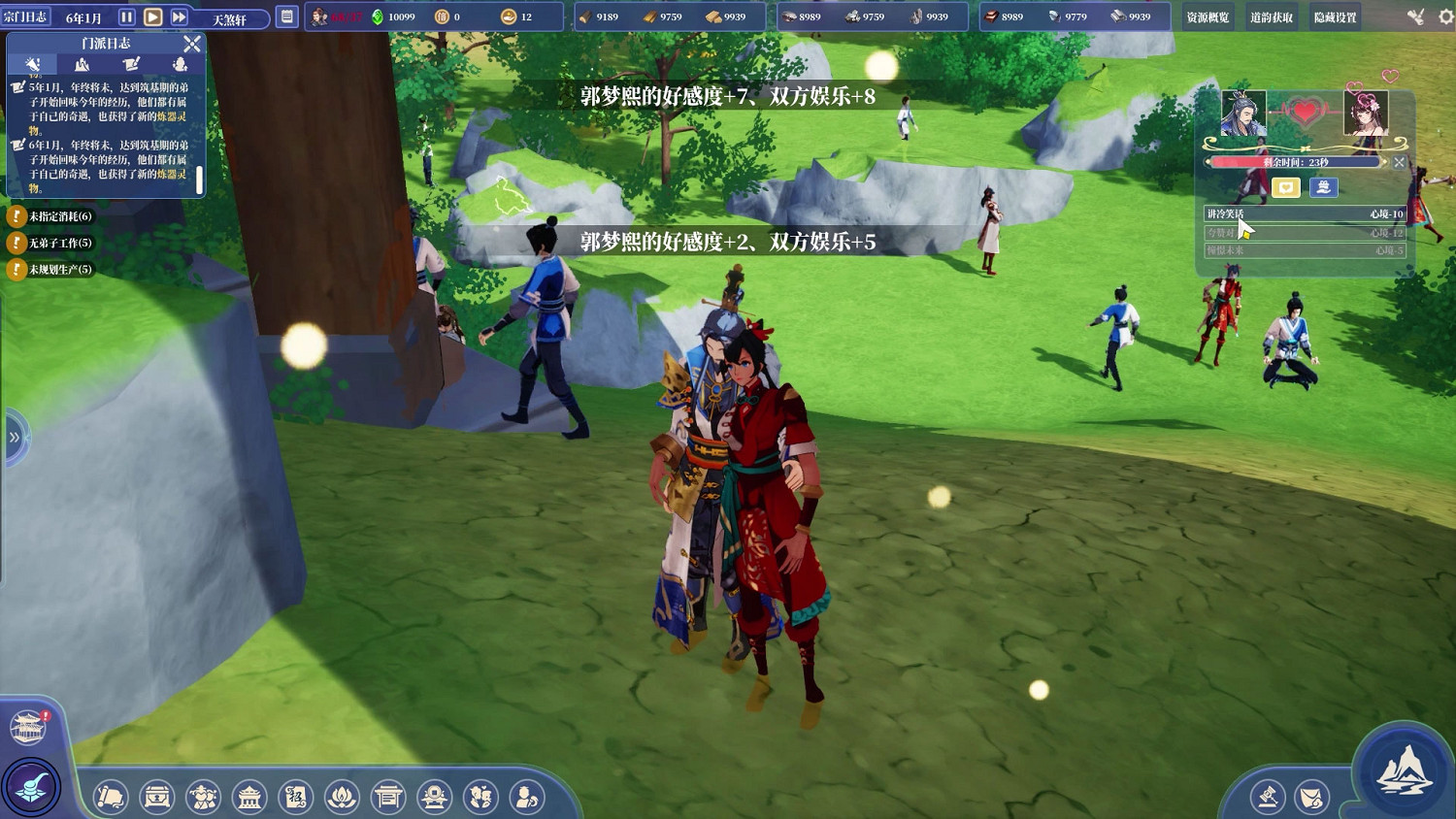Open the treasure chest warehouse icon

pyautogui.click(x=157, y=797)
